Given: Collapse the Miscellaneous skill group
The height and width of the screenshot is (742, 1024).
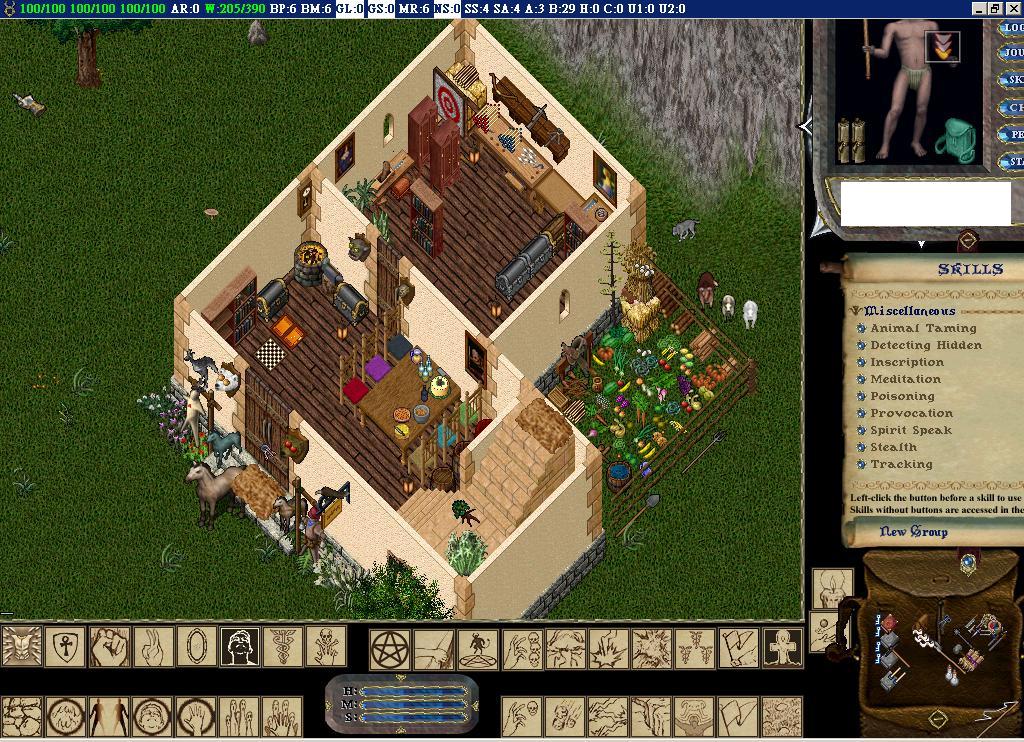Looking at the screenshot, I should (x=857, y=311).
